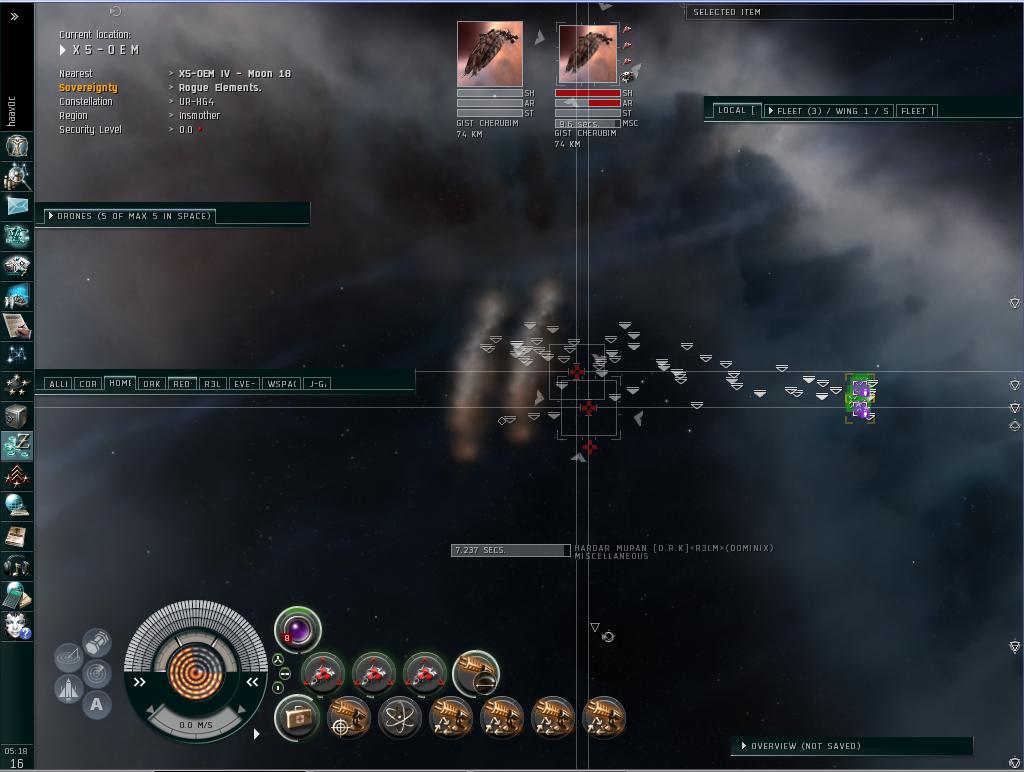Activate the purple orb module
The height and width of the screenshot is (772, 1024).
pyautogui.click(x=298, y=631)
